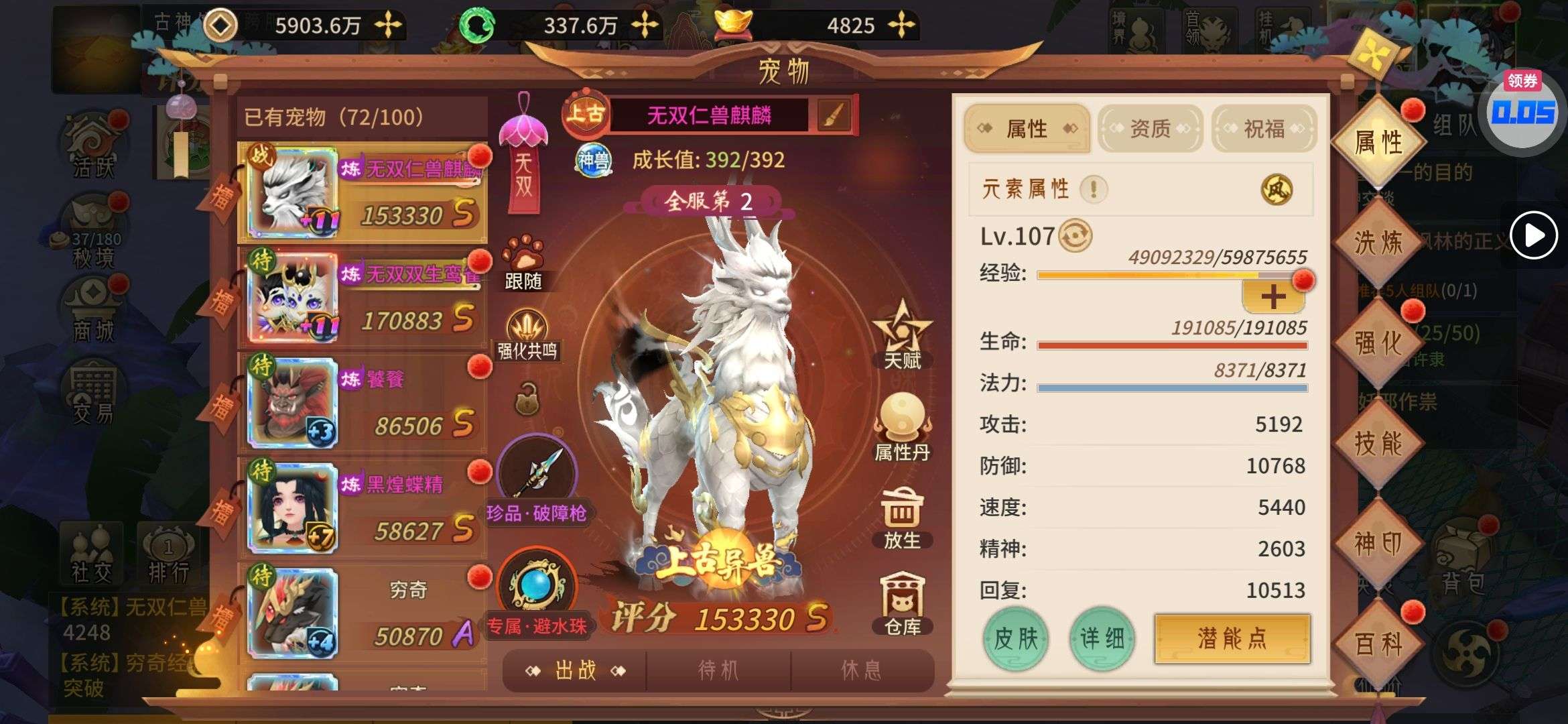This screenshot has height=724, width=1568.
Task: Open the 详细 details button
Action: (1102, 638)
